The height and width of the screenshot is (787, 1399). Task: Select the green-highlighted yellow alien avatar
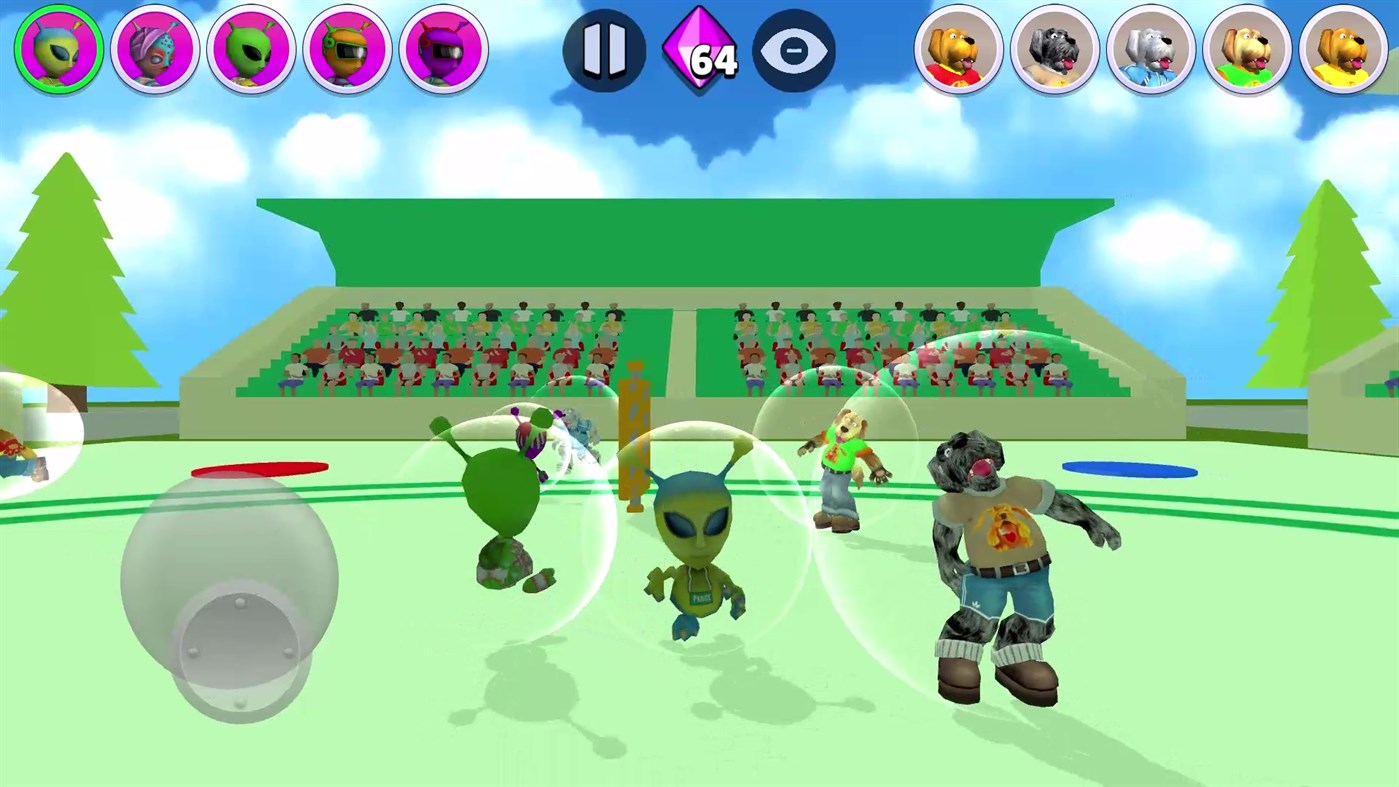[x=57, y=48]
